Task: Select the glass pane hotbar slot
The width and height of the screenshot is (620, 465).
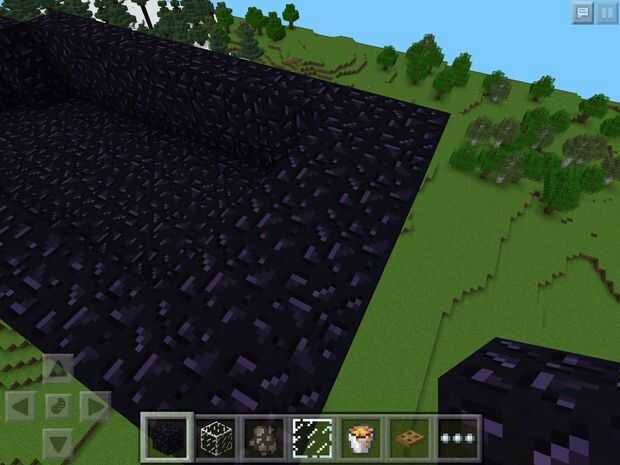Action: (311, 438)
